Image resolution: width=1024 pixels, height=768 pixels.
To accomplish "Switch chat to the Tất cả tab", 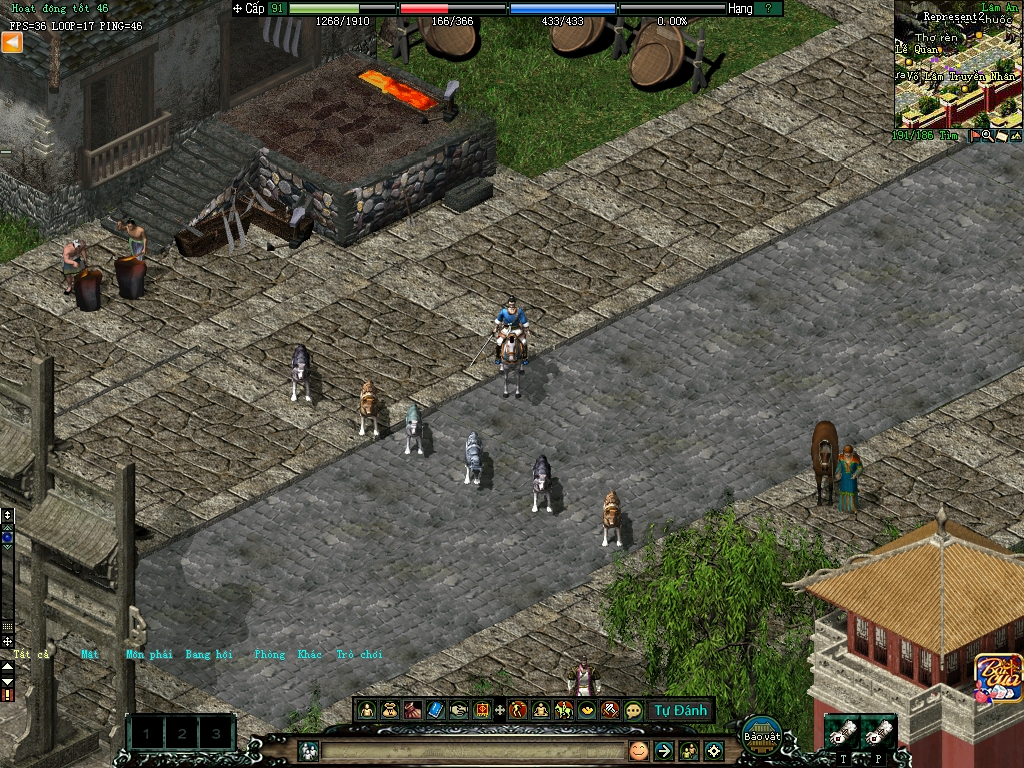I will tap(31, 654).
